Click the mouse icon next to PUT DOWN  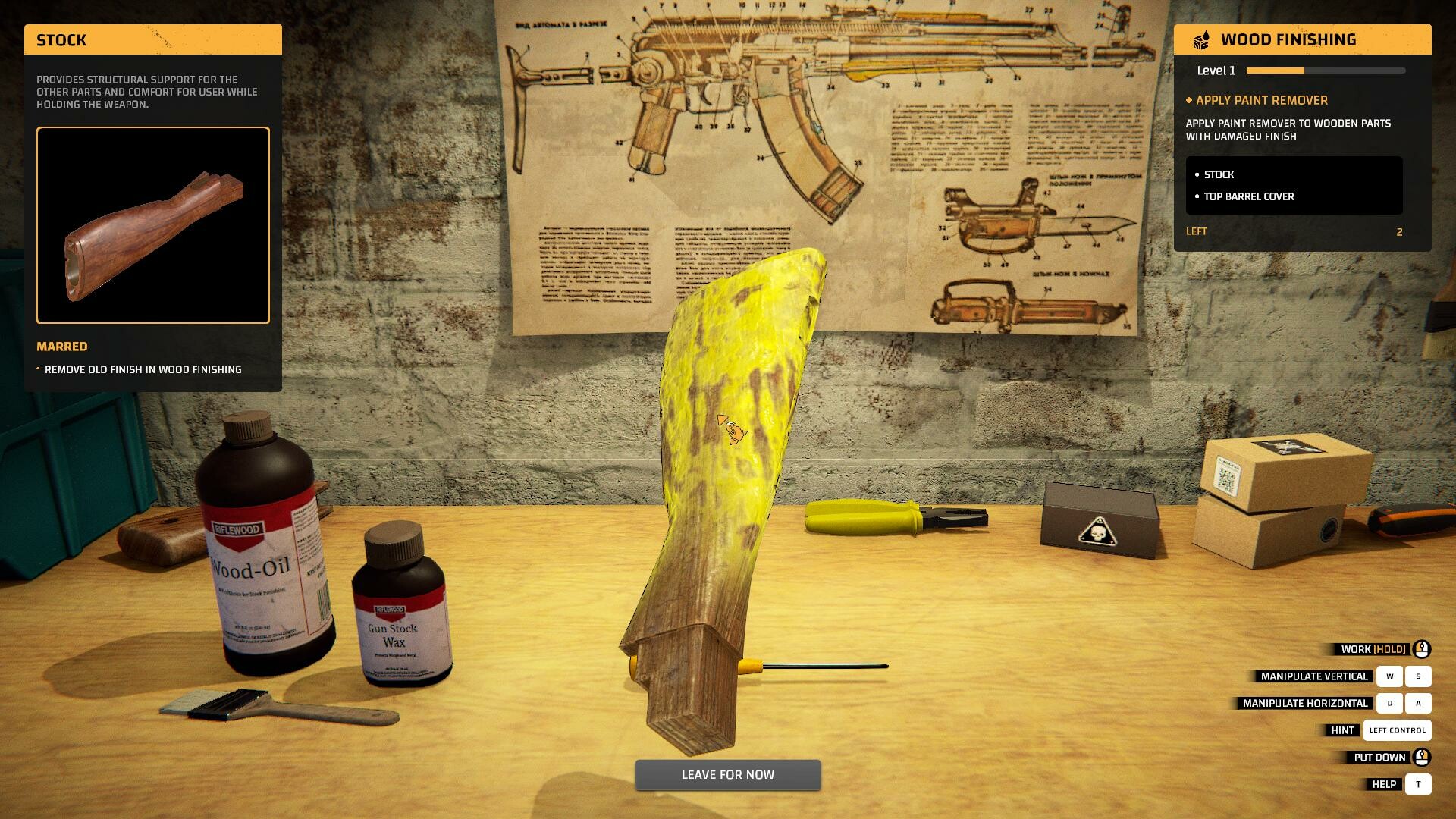[1423, 757]
